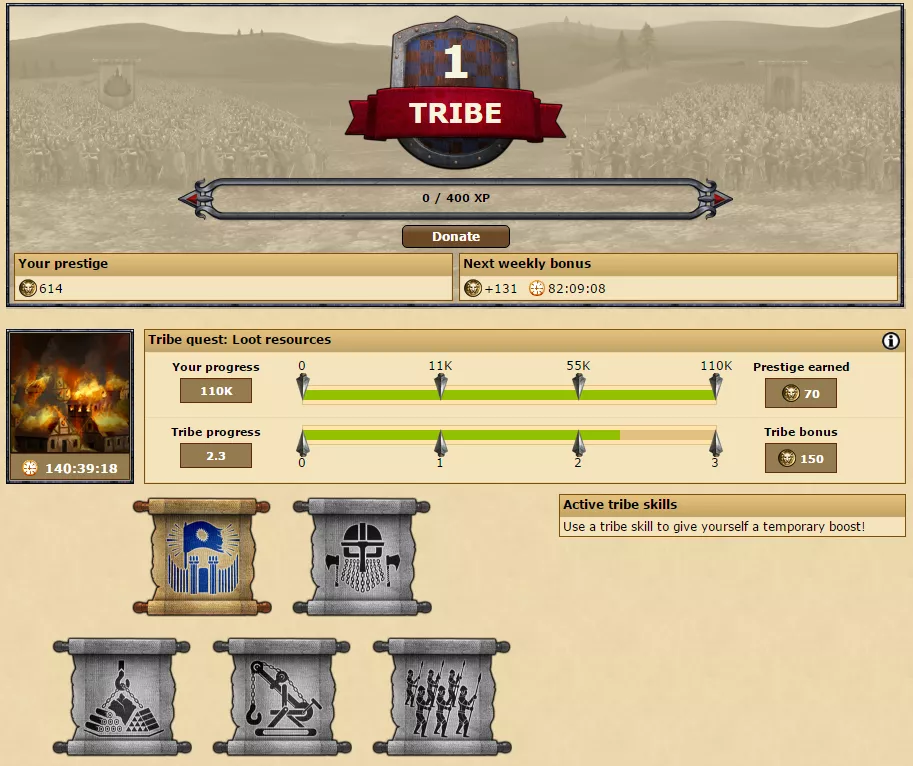The height and width of the screenshot is (766, 913).
Task: Select the blue banner gate tribe skill
Action: (x=202, y=557)
